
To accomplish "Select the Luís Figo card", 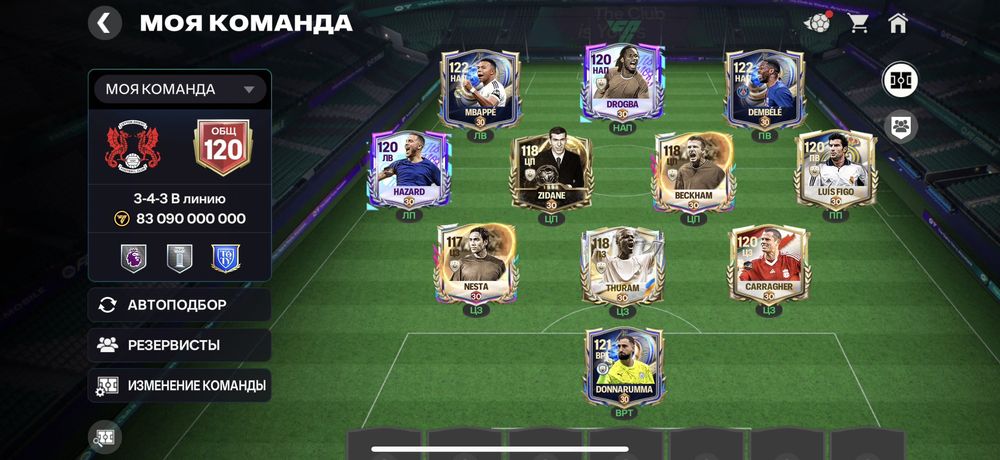I will pyautogui.click(x=835, y=171).
